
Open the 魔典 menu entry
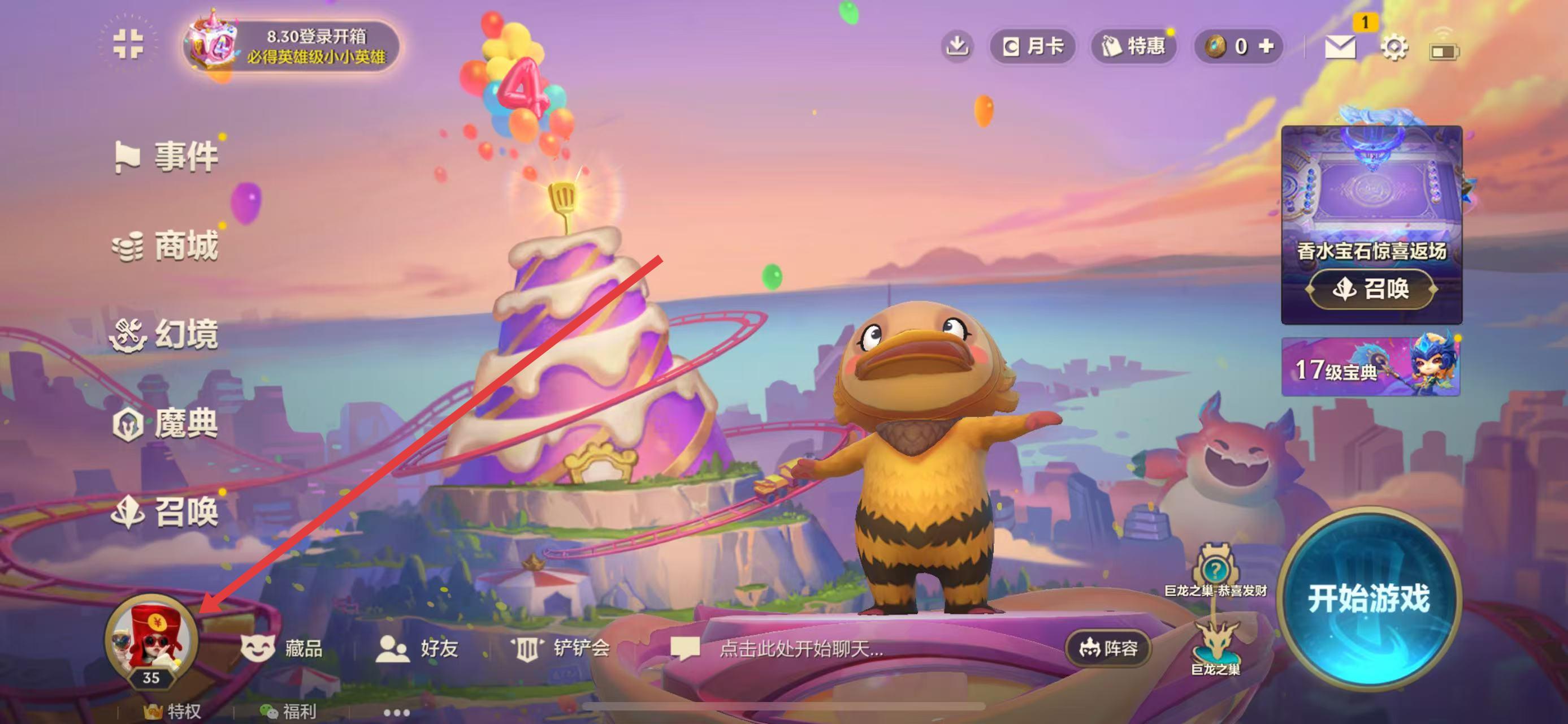166,423
